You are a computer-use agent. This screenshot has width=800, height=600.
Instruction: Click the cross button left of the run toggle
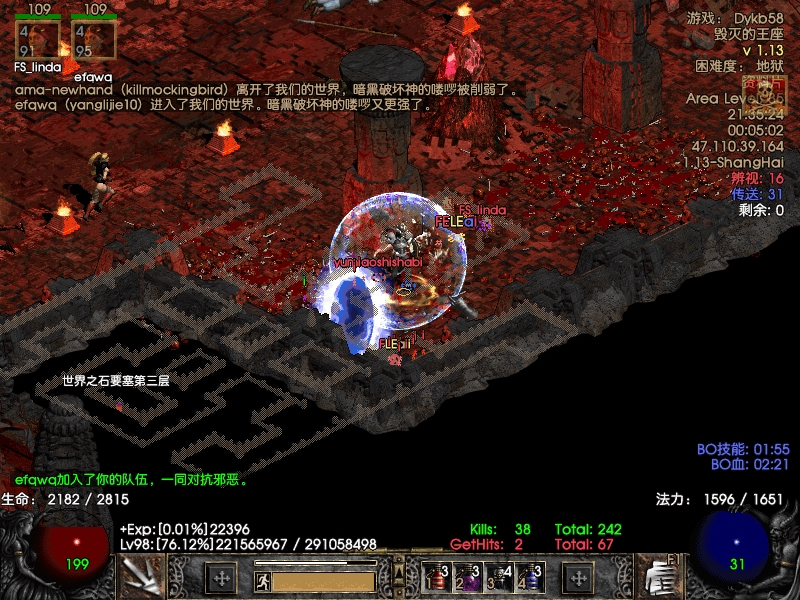tap(221, 578)
